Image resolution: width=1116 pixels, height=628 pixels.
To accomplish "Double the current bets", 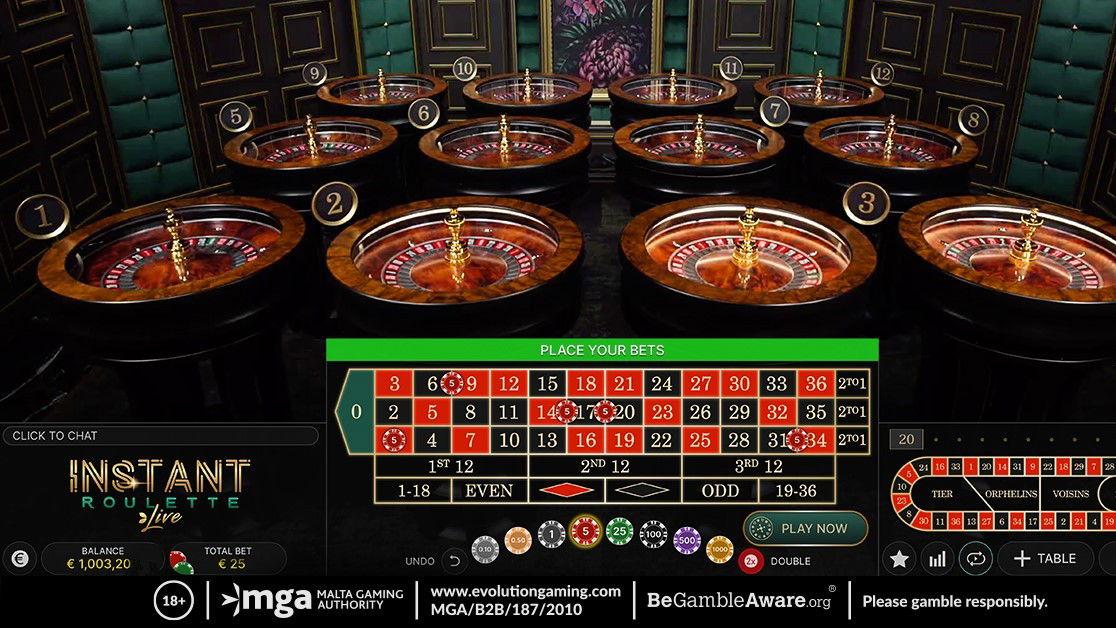I will pyautogui.click(x=751, y=561).
